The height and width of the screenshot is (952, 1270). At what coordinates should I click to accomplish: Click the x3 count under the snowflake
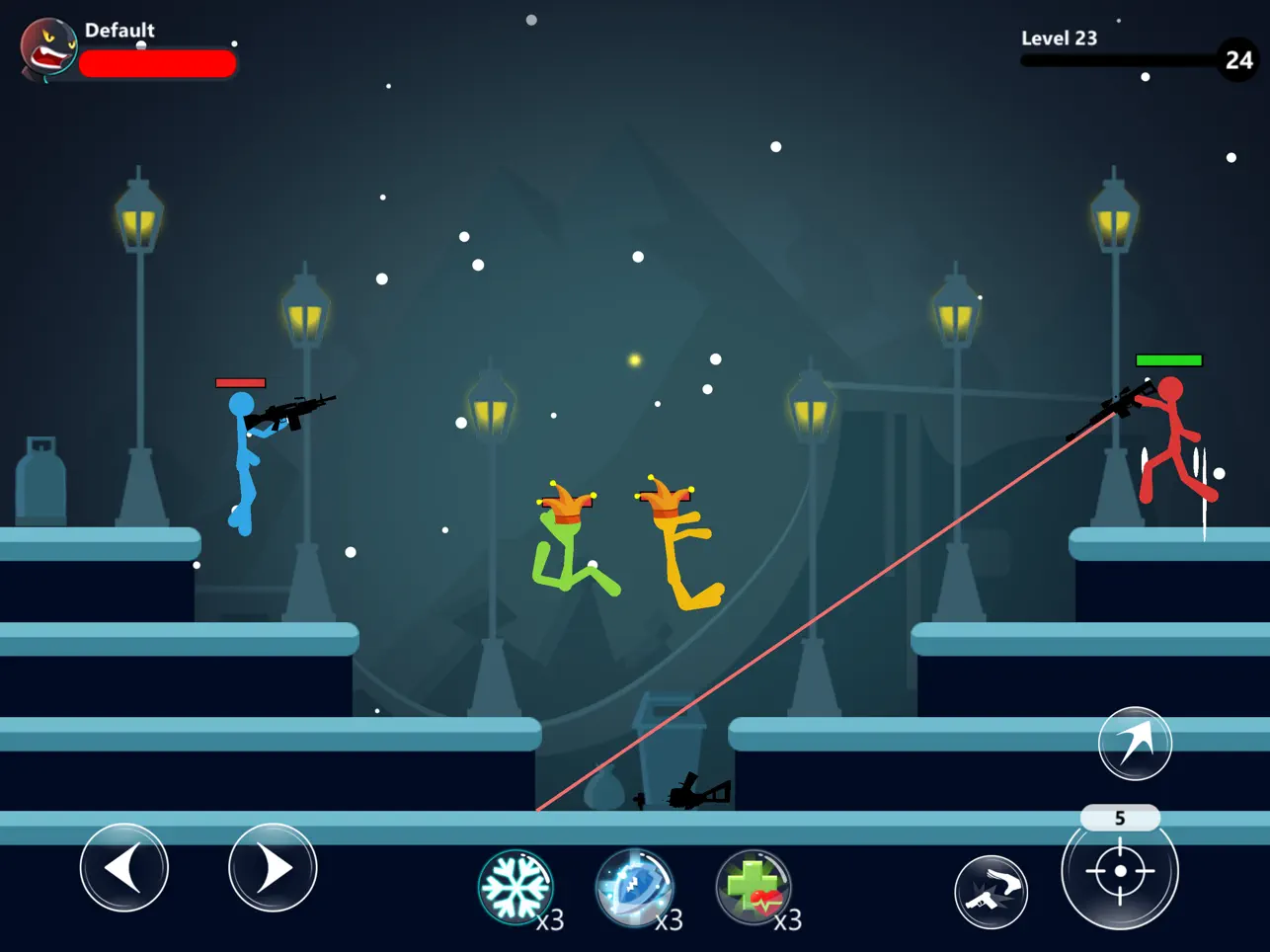[x=550, y=922]
